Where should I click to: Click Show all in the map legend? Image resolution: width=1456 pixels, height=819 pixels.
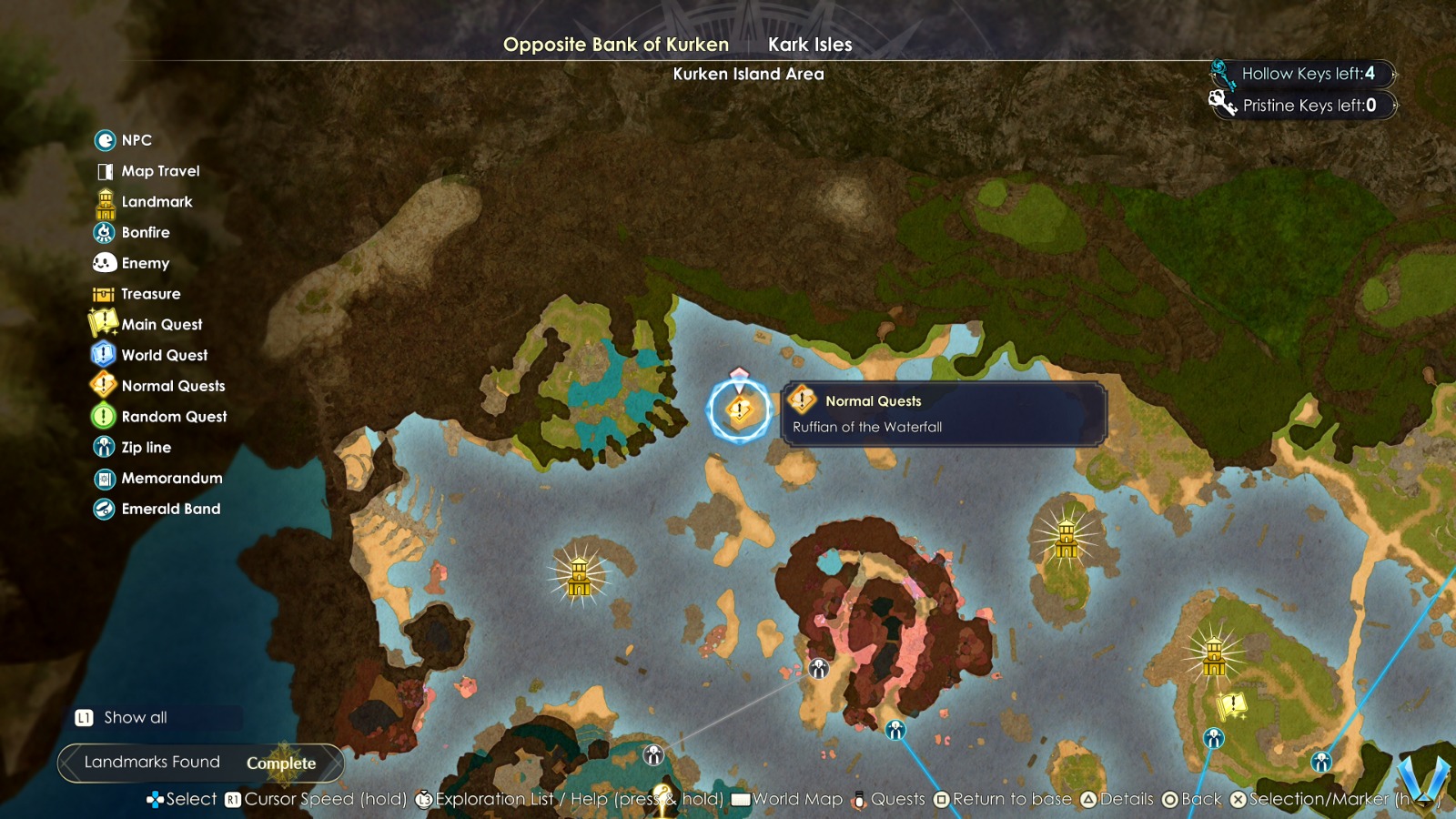tap(136, 718)
